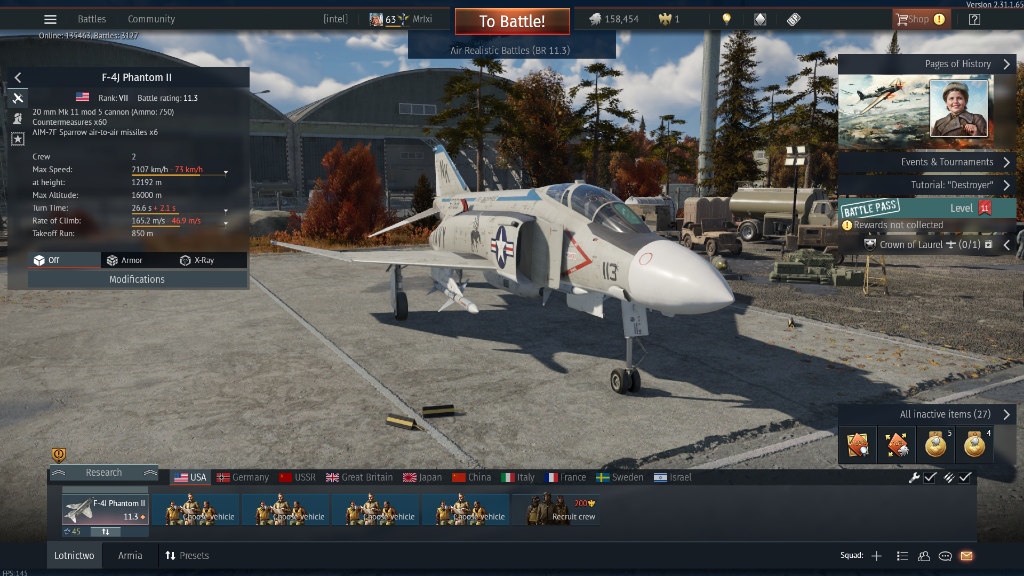This screenshot has height=576, width=1024.
Task: Open the Shop
Action: (x=913, y=19)
